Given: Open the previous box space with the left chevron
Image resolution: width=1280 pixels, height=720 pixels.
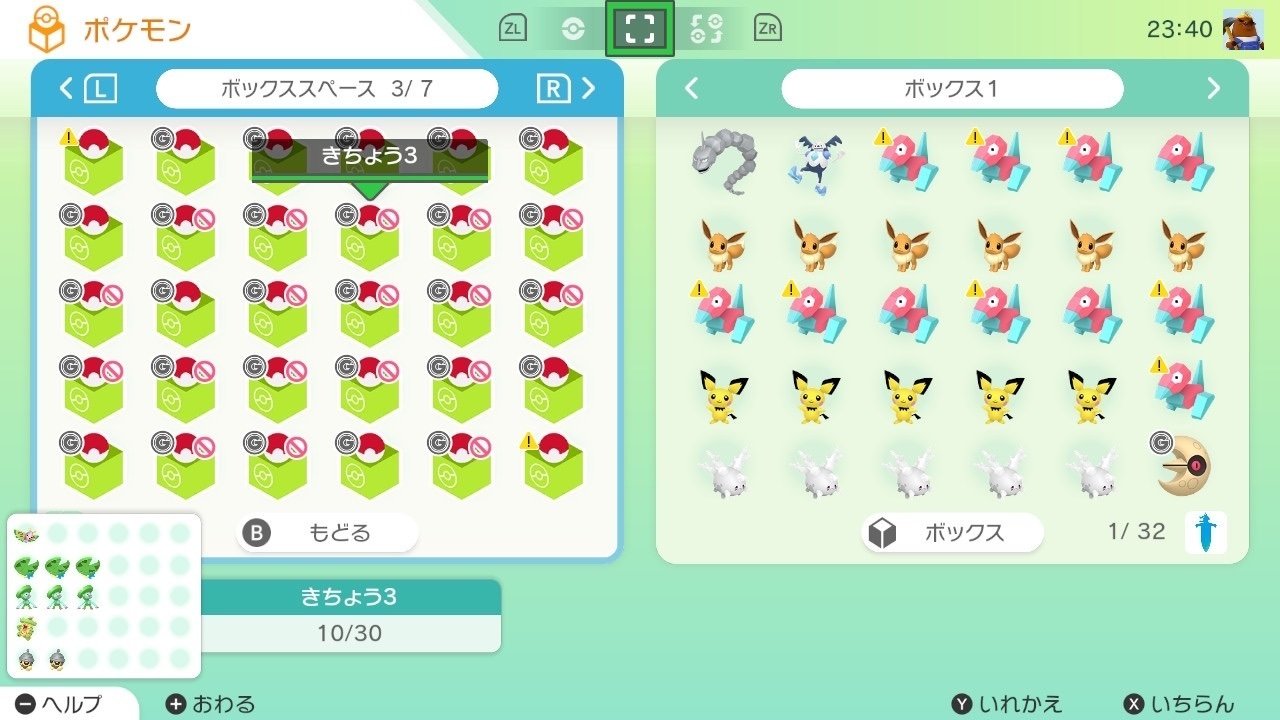Looking at the screenshot, I should click(64, 88).
